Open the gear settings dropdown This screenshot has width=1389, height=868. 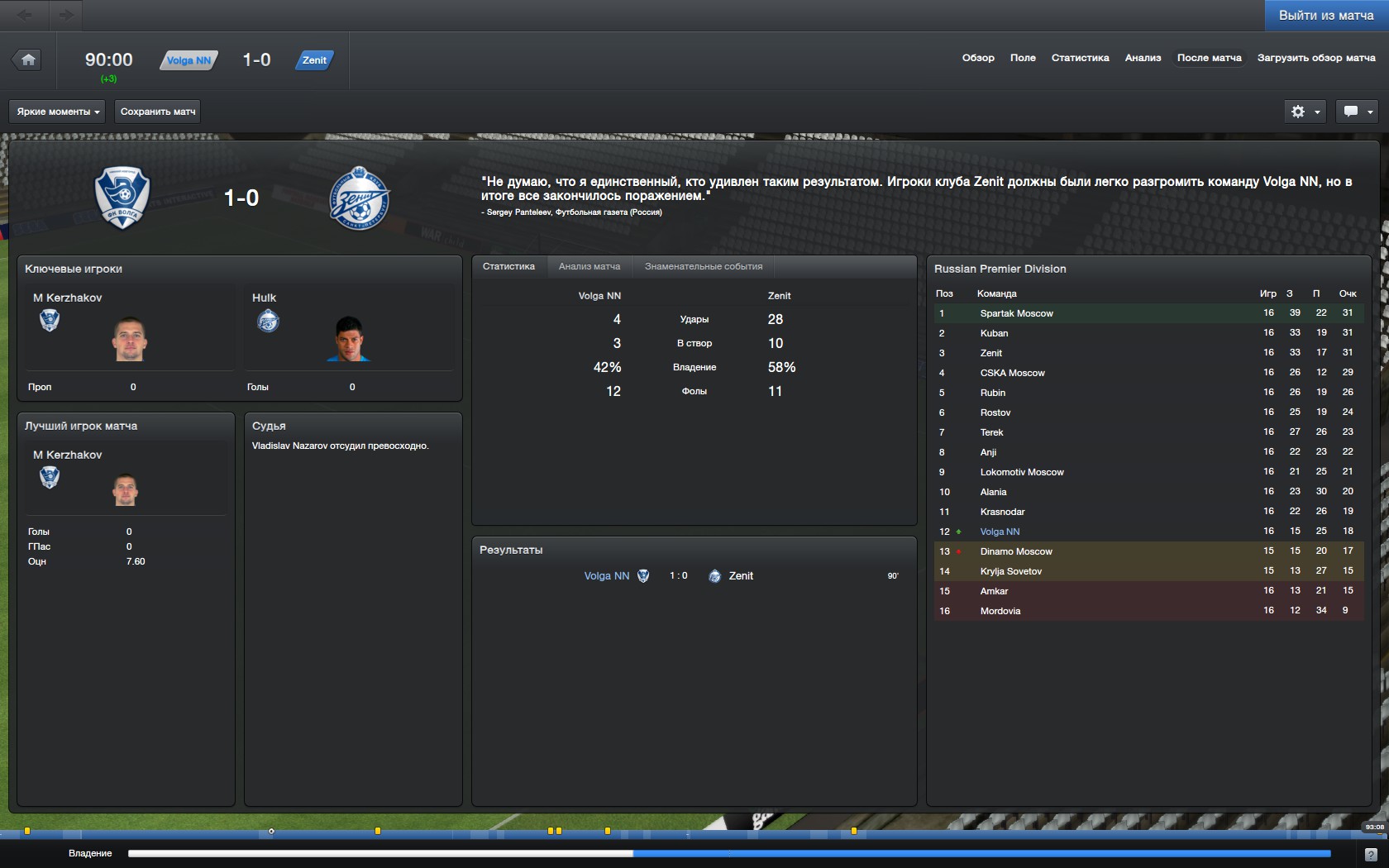point(1305,112)
